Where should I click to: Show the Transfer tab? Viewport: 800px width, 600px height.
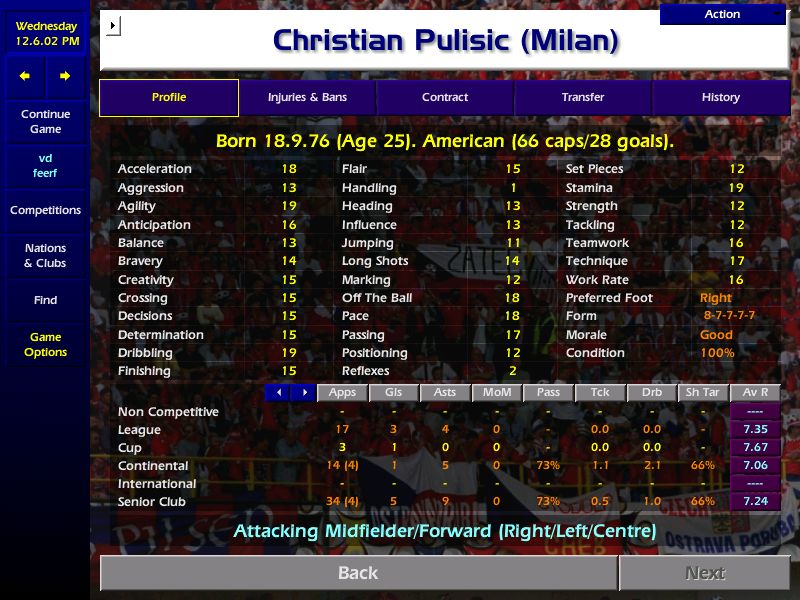(583, 97)
